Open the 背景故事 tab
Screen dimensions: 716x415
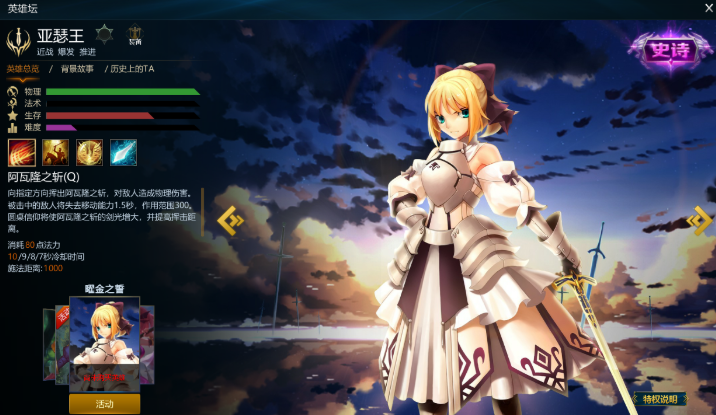pyautogui.click(x=76, y=68)
